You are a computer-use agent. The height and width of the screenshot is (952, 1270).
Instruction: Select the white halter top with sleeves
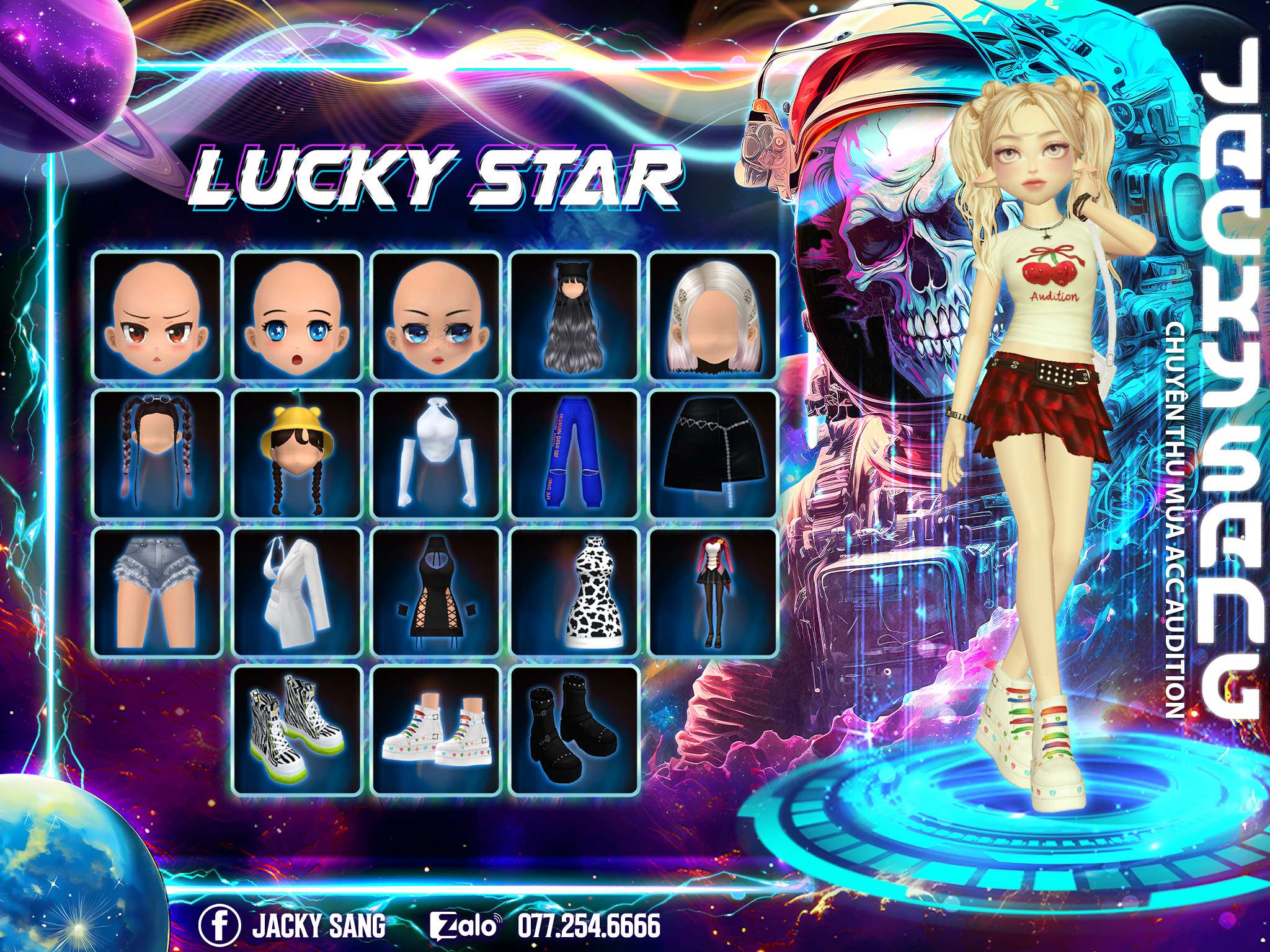click(436, 454)
